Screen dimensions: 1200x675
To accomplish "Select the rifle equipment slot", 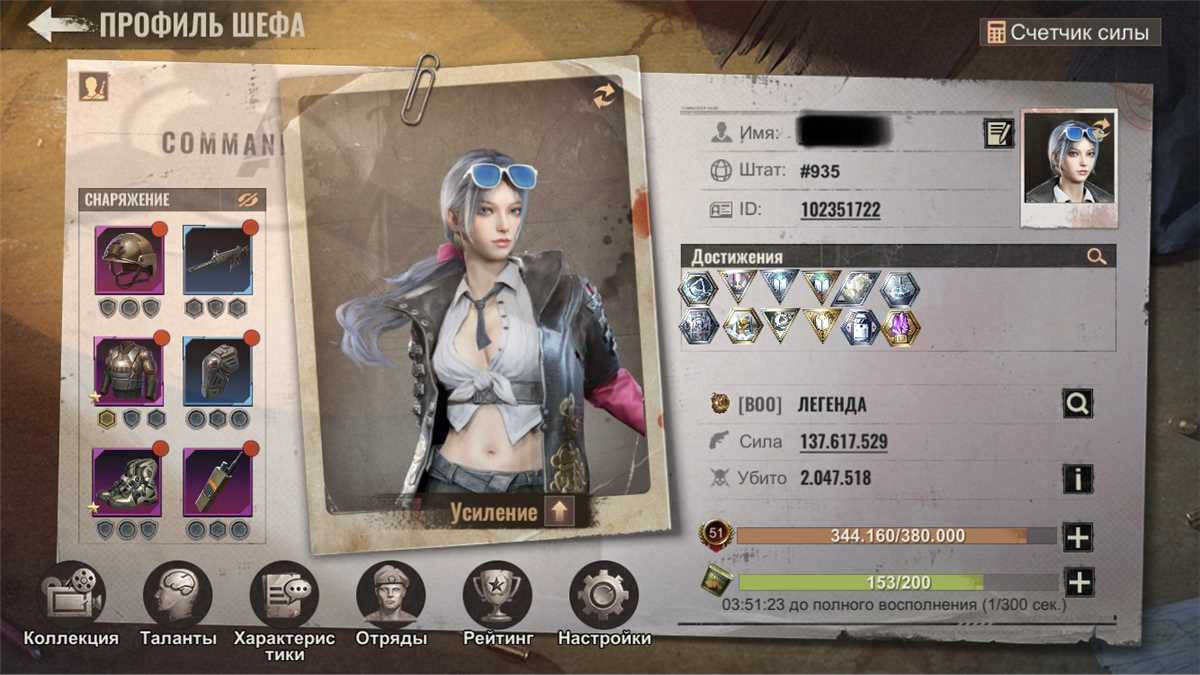I will tap(218, 260).
